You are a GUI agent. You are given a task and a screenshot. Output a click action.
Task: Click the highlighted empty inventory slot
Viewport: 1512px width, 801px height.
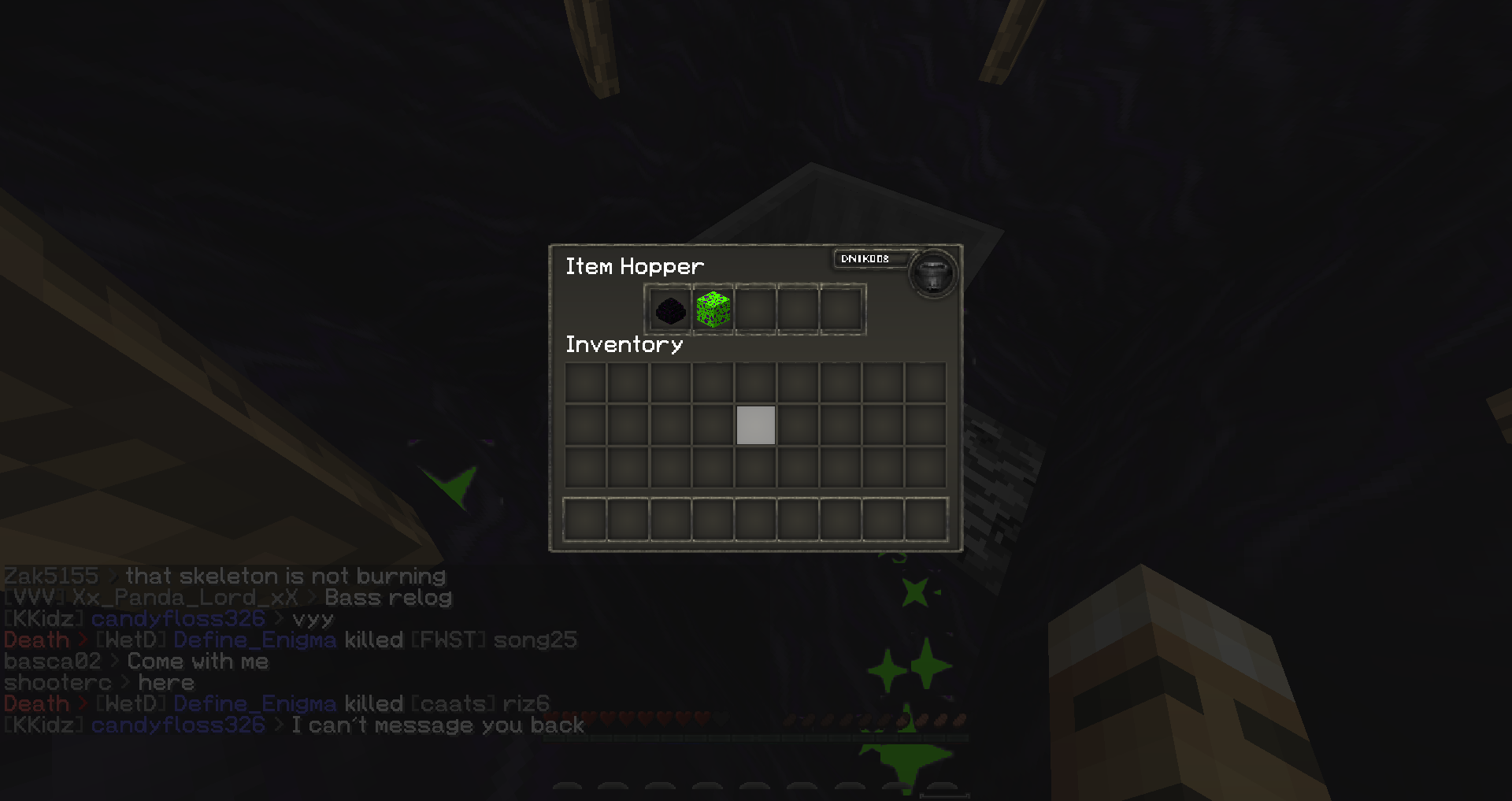(x=756, y=425)
